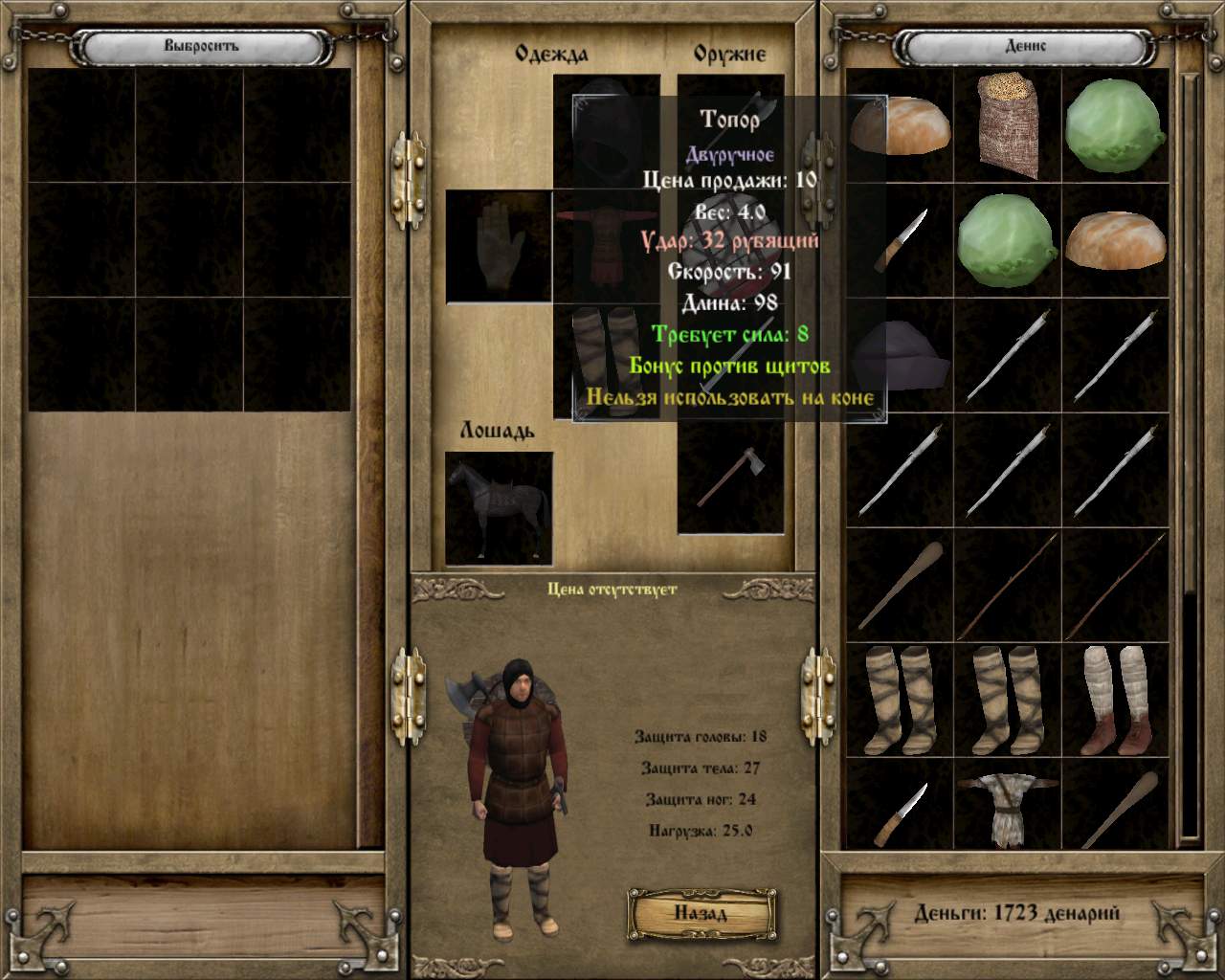
Task: Click the empty glove equipment slot
Action: click(x=499, y=247)
